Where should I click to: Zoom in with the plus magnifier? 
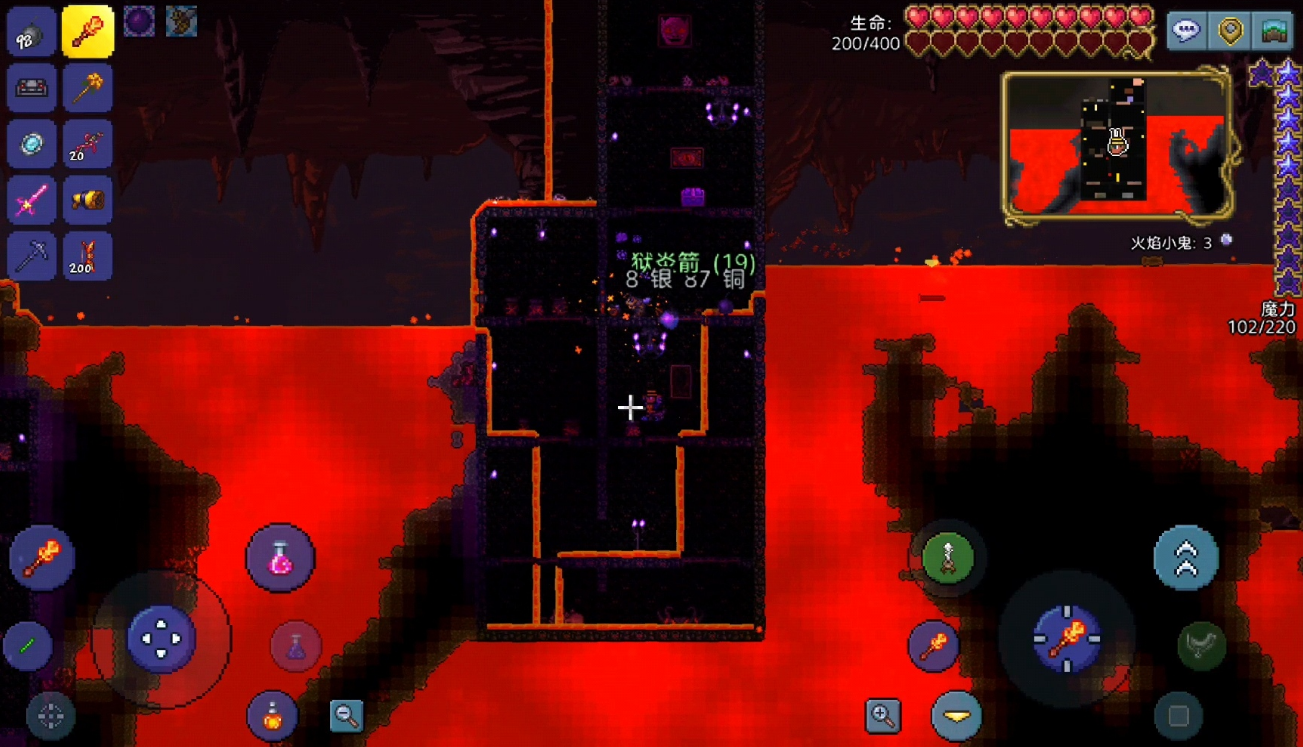883,715
